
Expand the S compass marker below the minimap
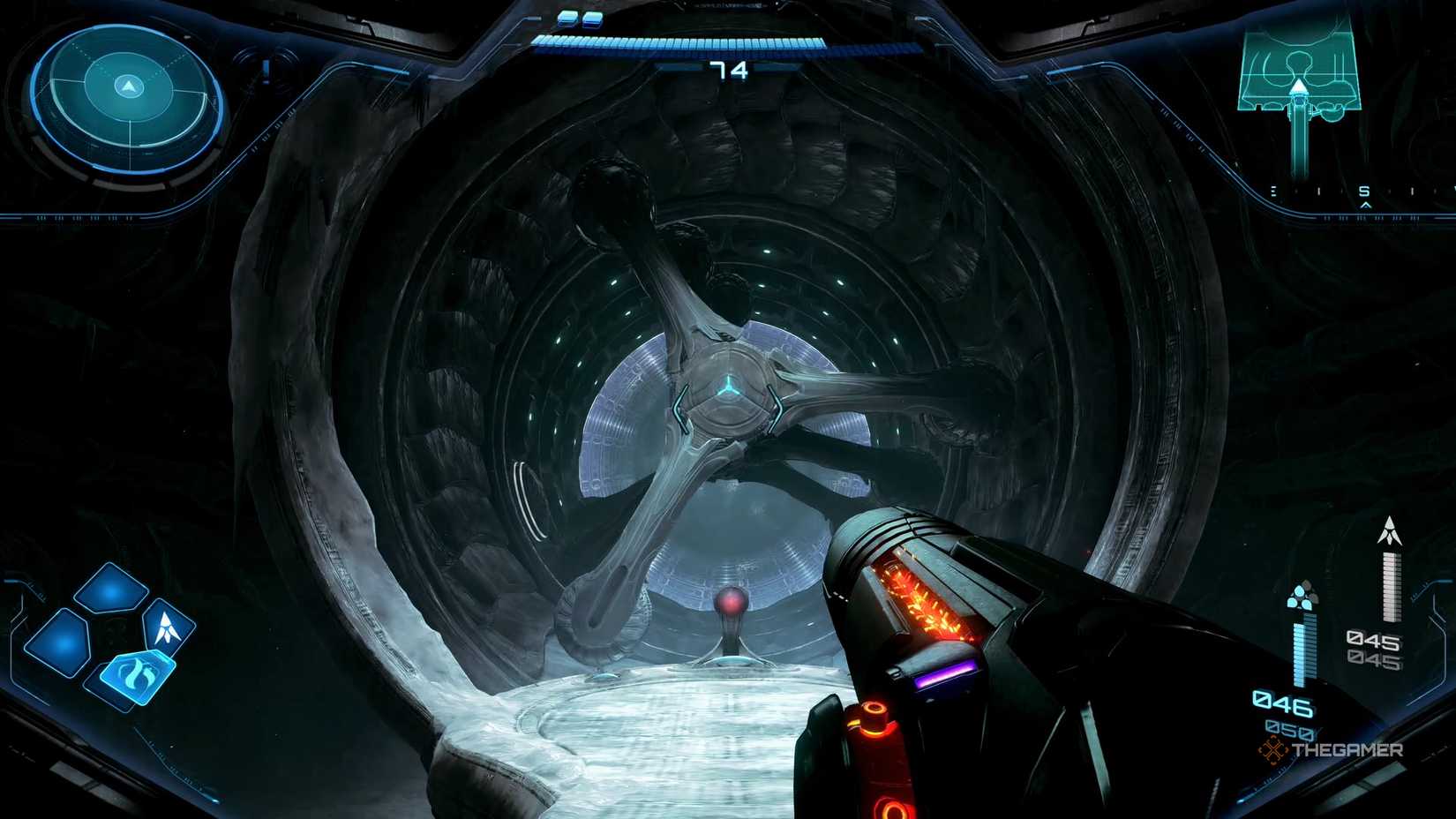pyautogui.click(x=1364, y=191)
